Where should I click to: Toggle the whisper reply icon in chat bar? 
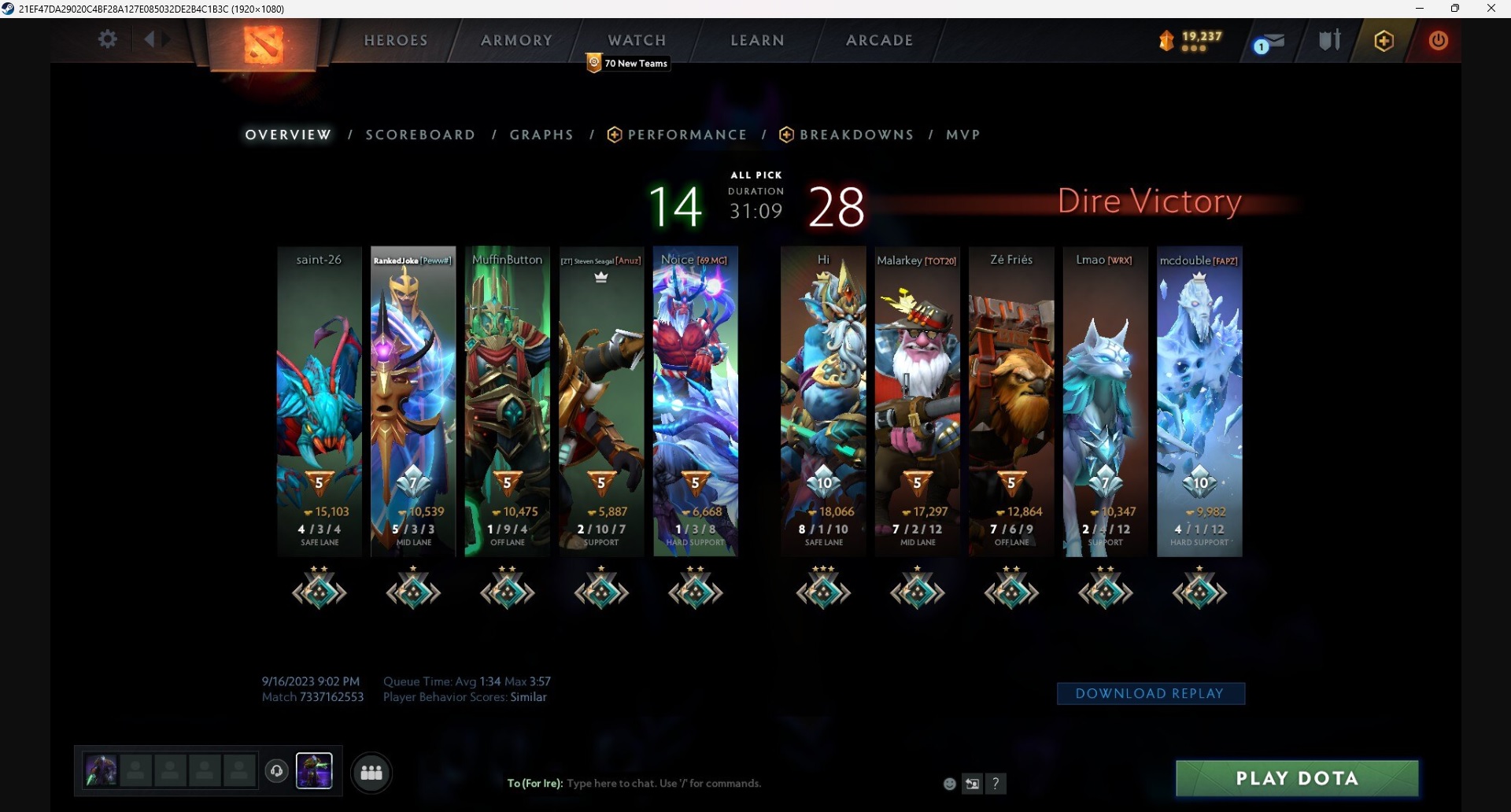(973, 784)
